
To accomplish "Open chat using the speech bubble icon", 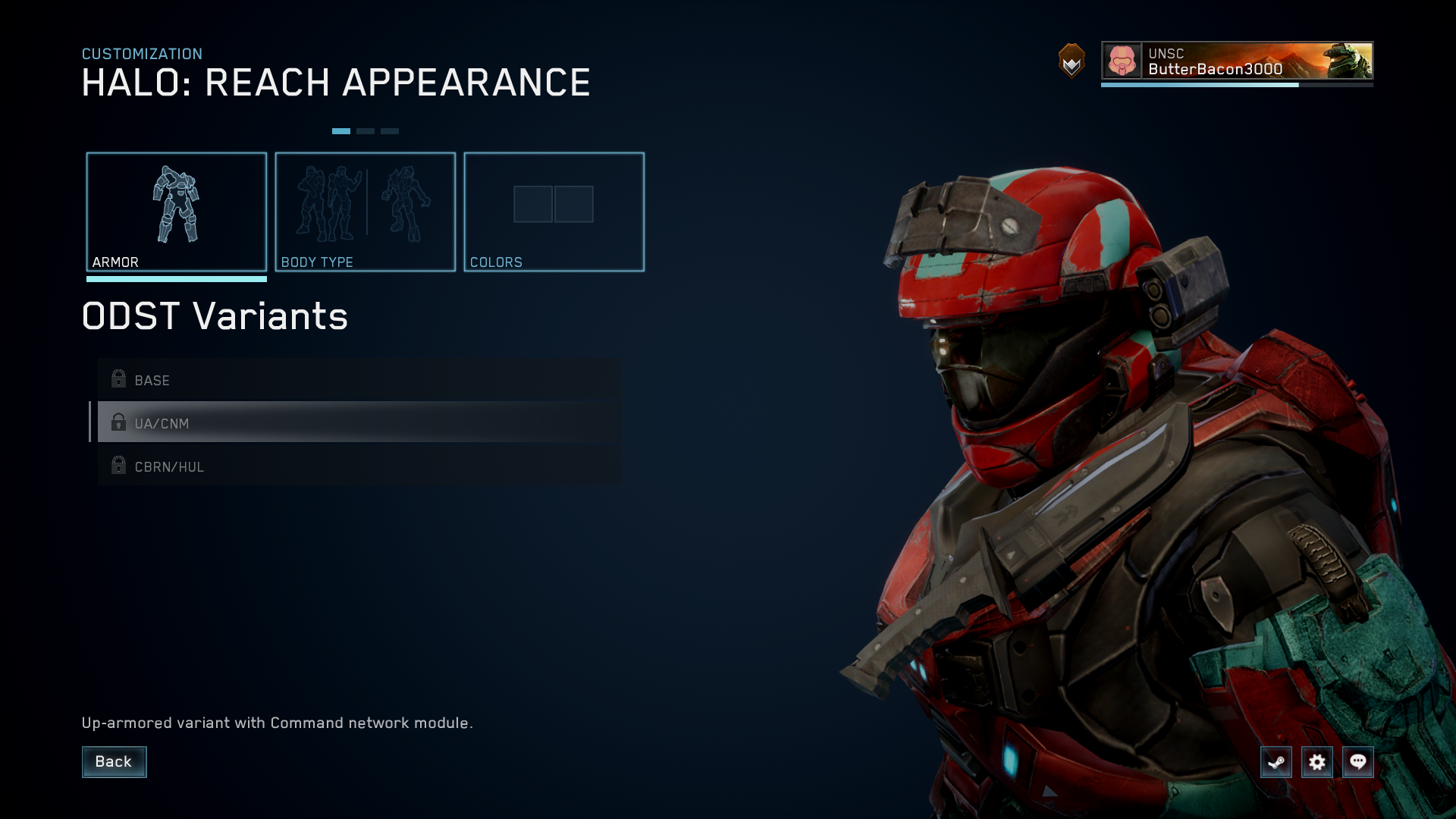I will [1359, 762].
